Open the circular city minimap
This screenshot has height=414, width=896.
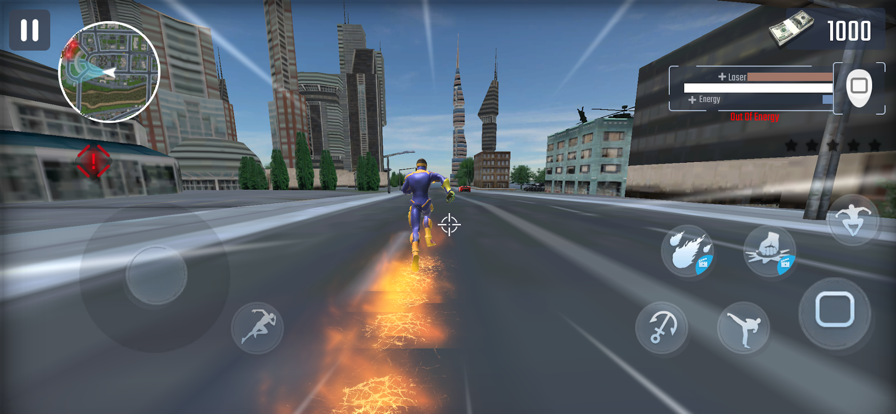[109, 71]
